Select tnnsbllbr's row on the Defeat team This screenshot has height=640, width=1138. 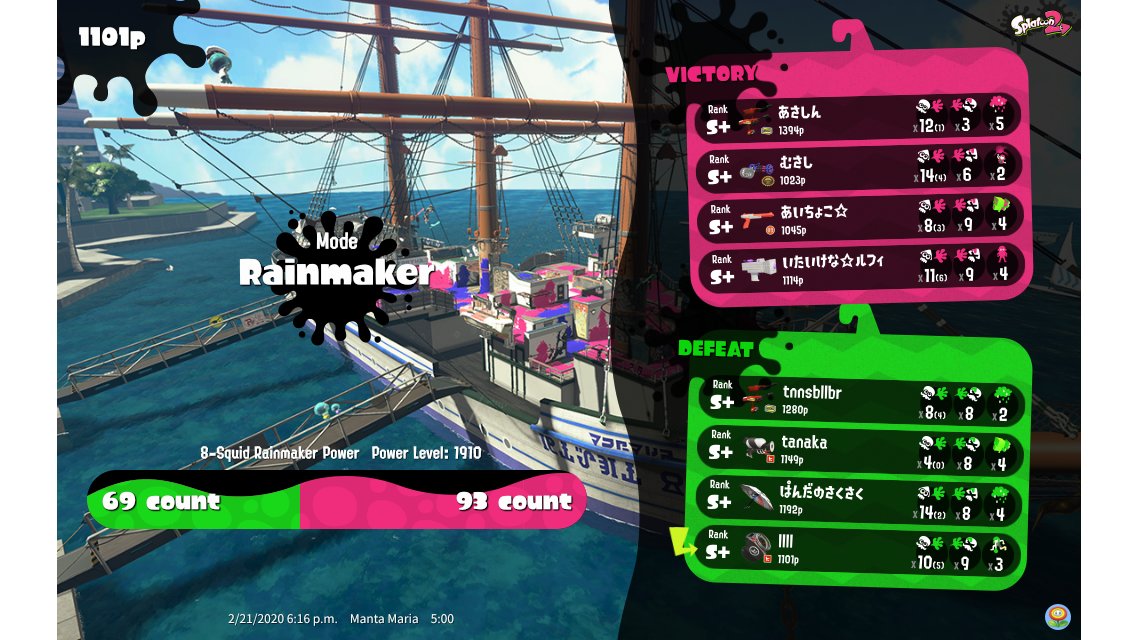point(858,400)
